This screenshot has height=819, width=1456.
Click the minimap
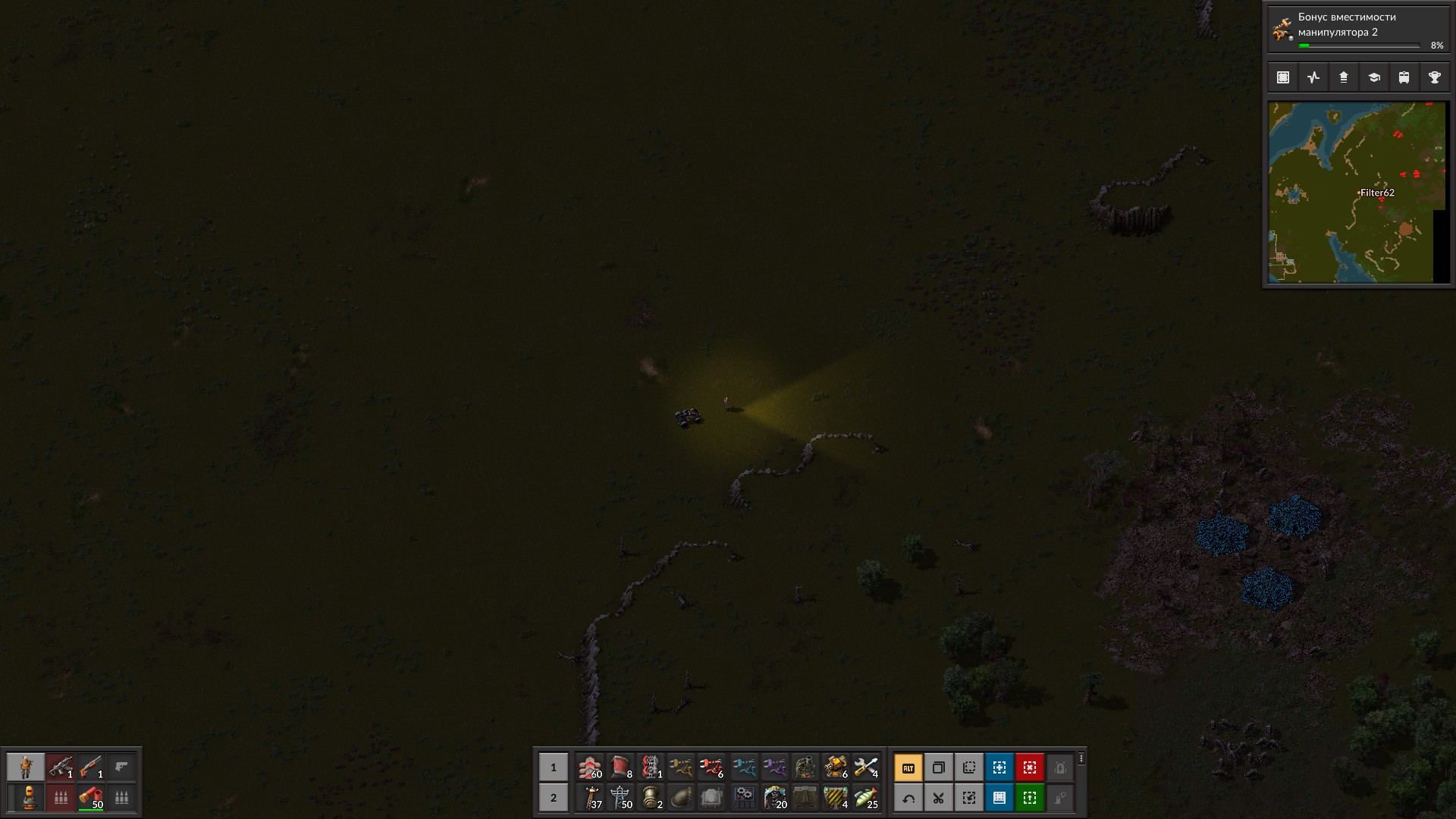(x=1357, y=193)
